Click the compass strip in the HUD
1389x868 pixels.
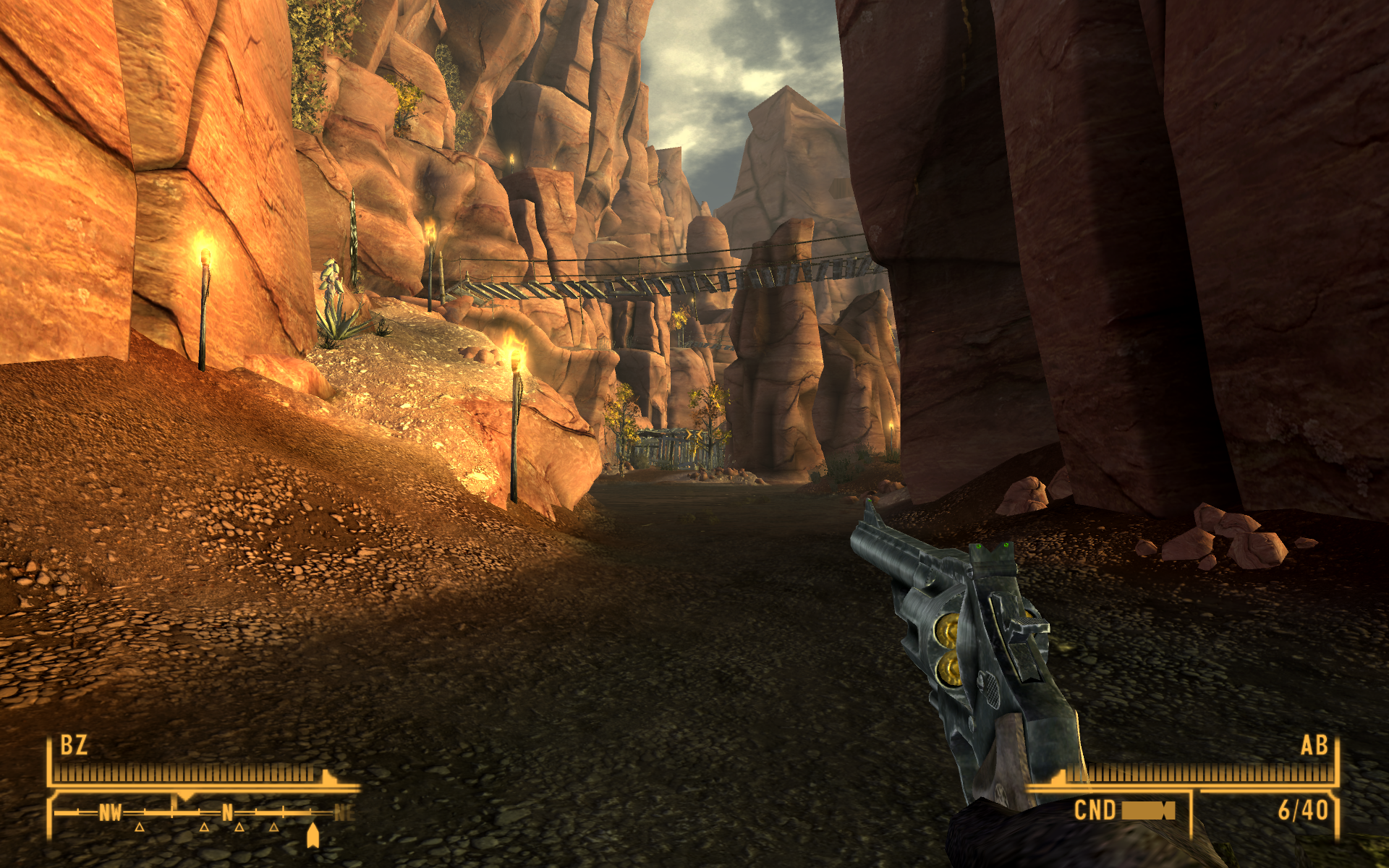coord(204,812)
